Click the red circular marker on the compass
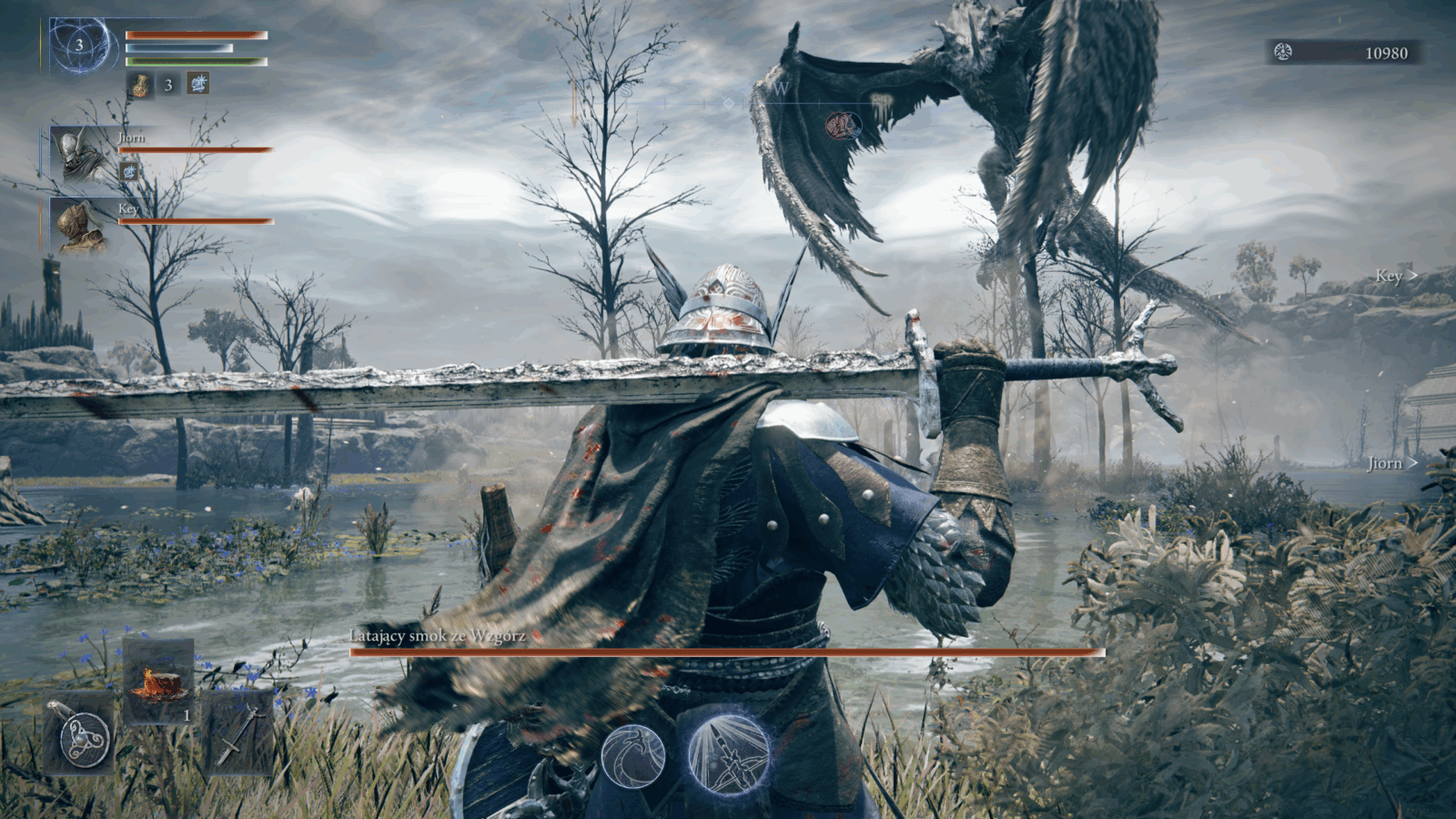This screenshot has width=1456, height=819. [839, 124]
